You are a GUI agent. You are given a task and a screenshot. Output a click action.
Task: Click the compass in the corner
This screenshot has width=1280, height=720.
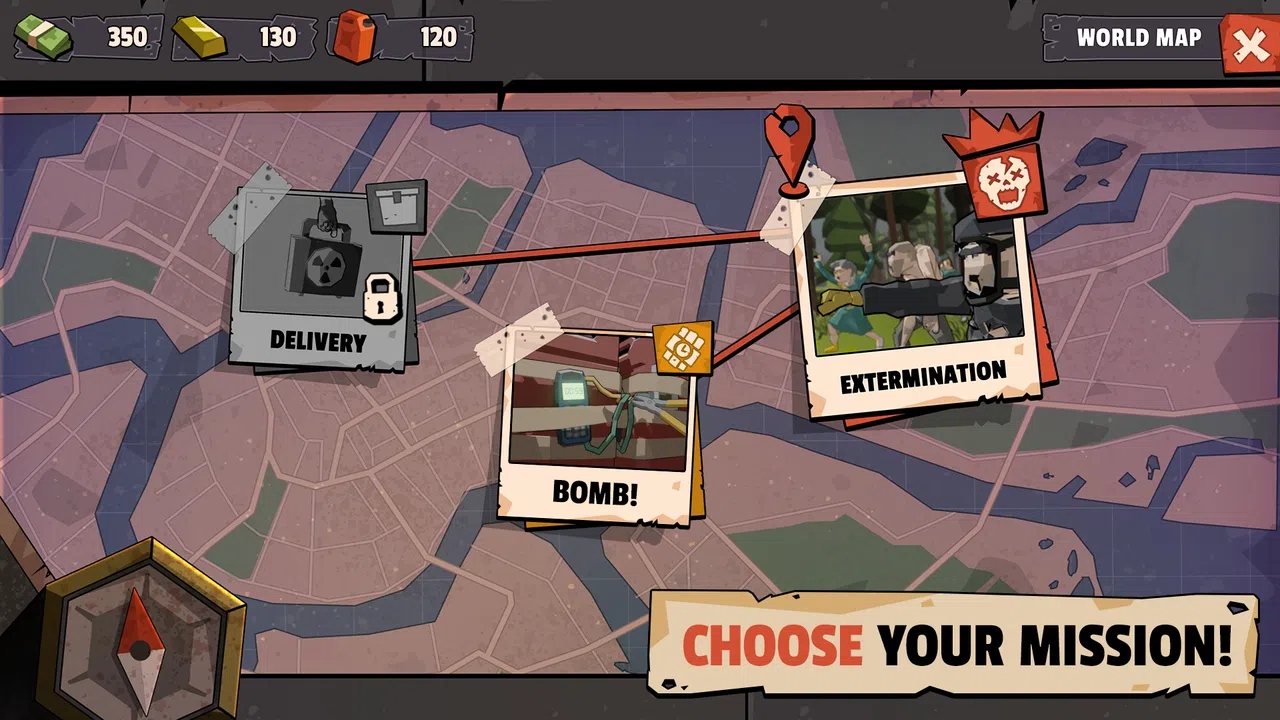pyautogui.click(x=141, y=640)
